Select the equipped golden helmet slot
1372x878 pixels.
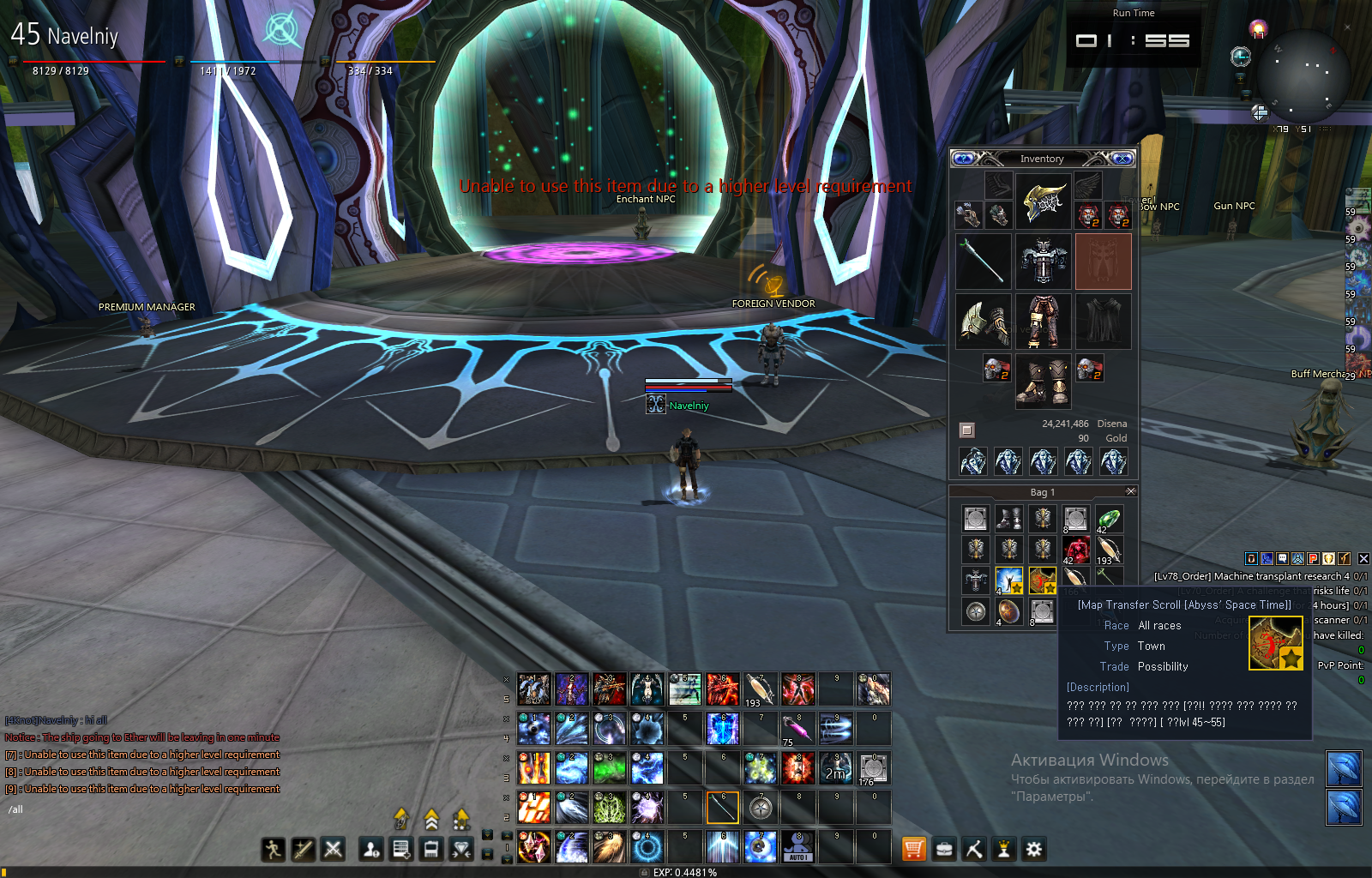1043,201
